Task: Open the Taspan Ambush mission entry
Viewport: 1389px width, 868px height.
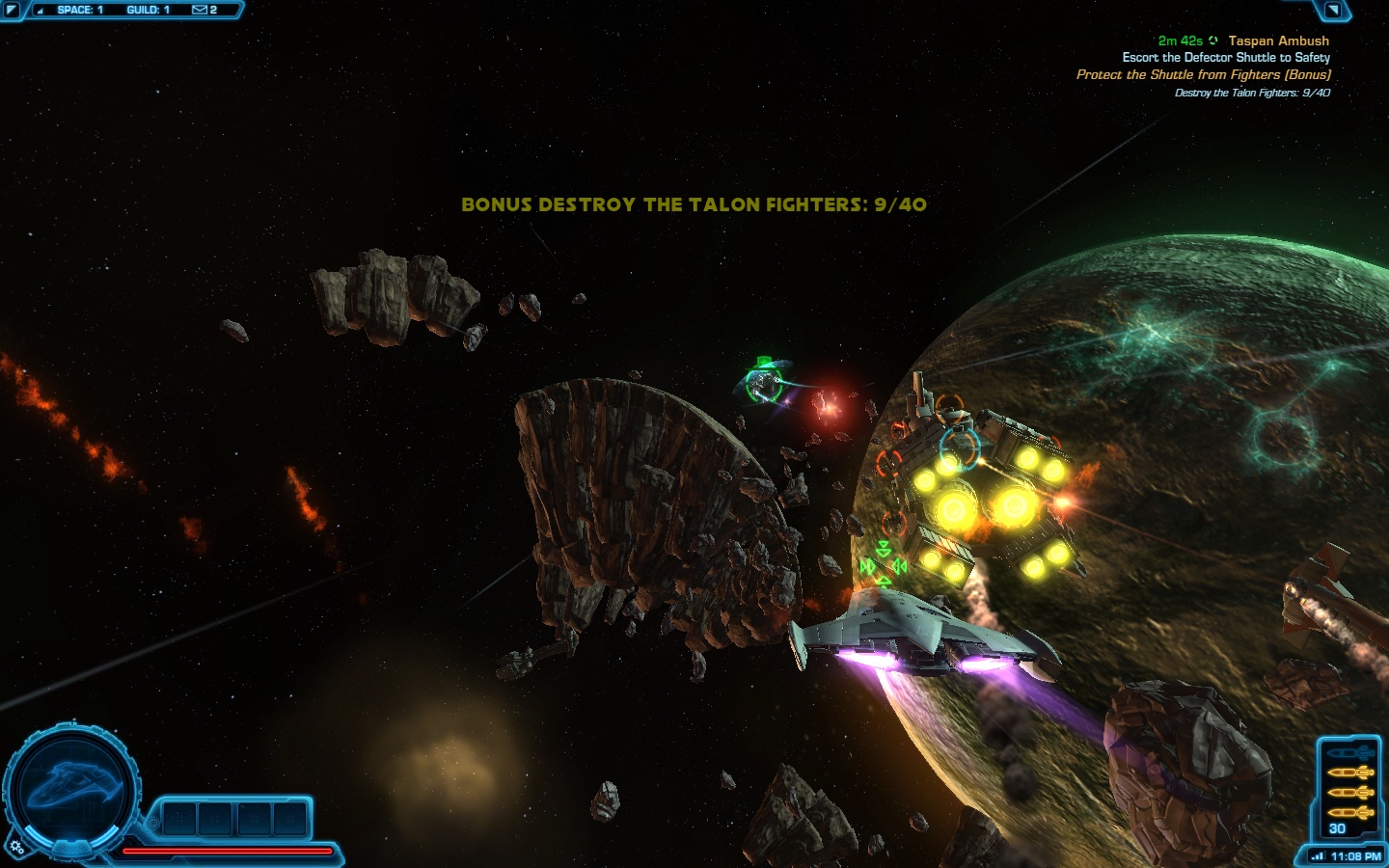Action: pyautogui.click(x=1278, y=41)
